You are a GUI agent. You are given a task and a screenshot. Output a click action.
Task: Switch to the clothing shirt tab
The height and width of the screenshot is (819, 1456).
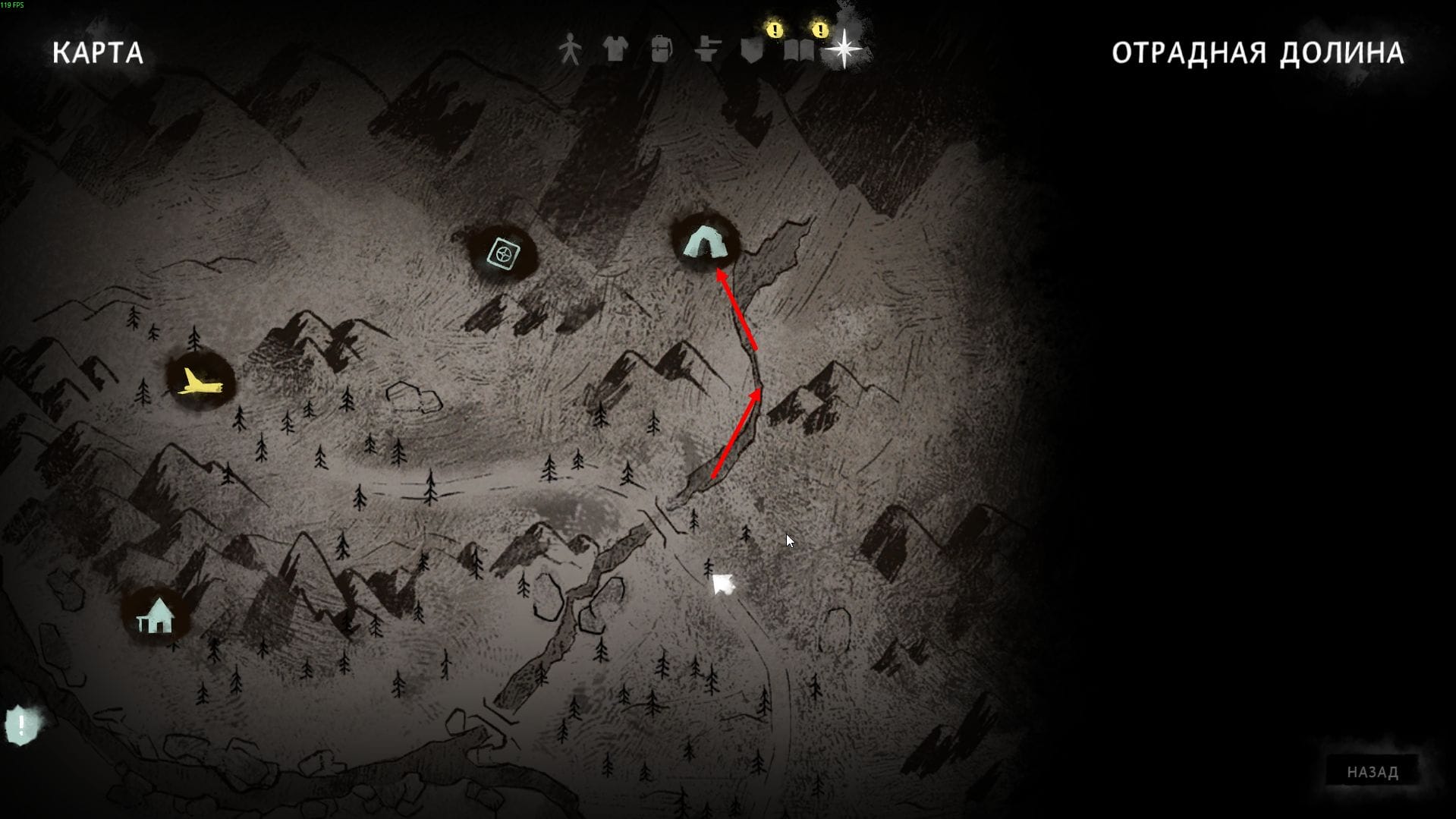[615, 50]
